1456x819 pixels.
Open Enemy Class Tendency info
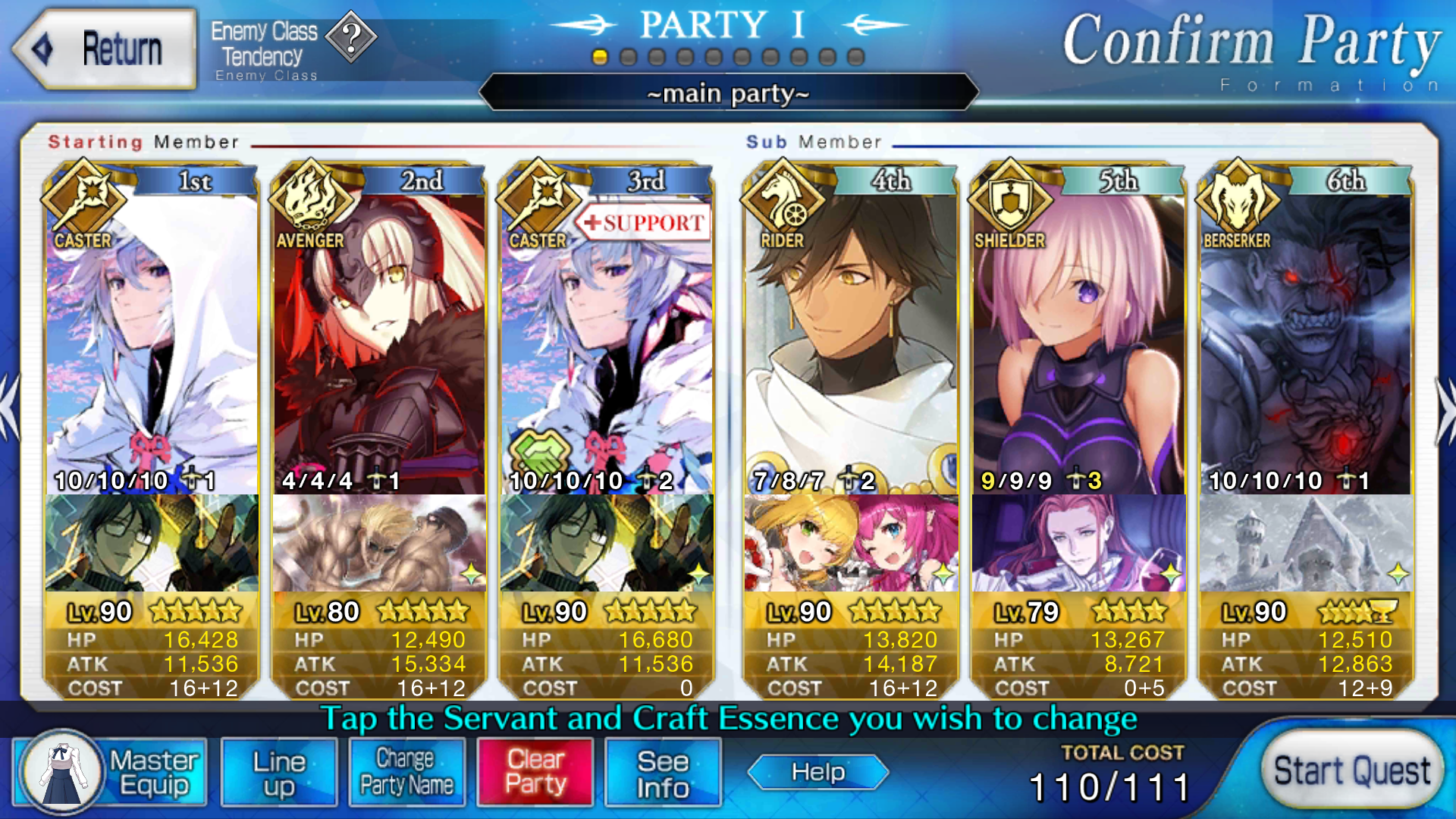point(351,36)
